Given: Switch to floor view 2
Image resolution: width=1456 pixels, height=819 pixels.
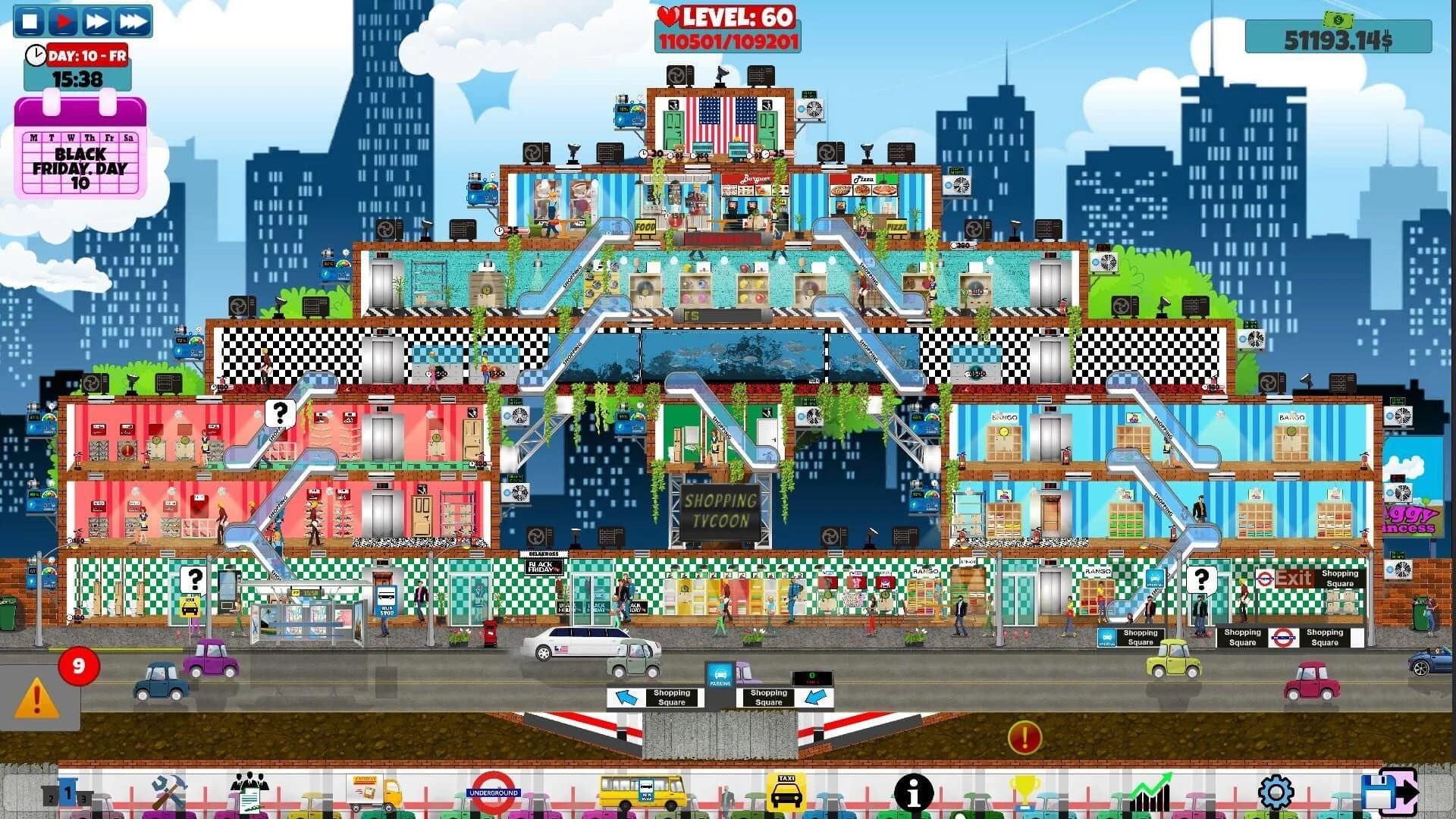Looking at the screenshot, I should click(x=51, y=796).
